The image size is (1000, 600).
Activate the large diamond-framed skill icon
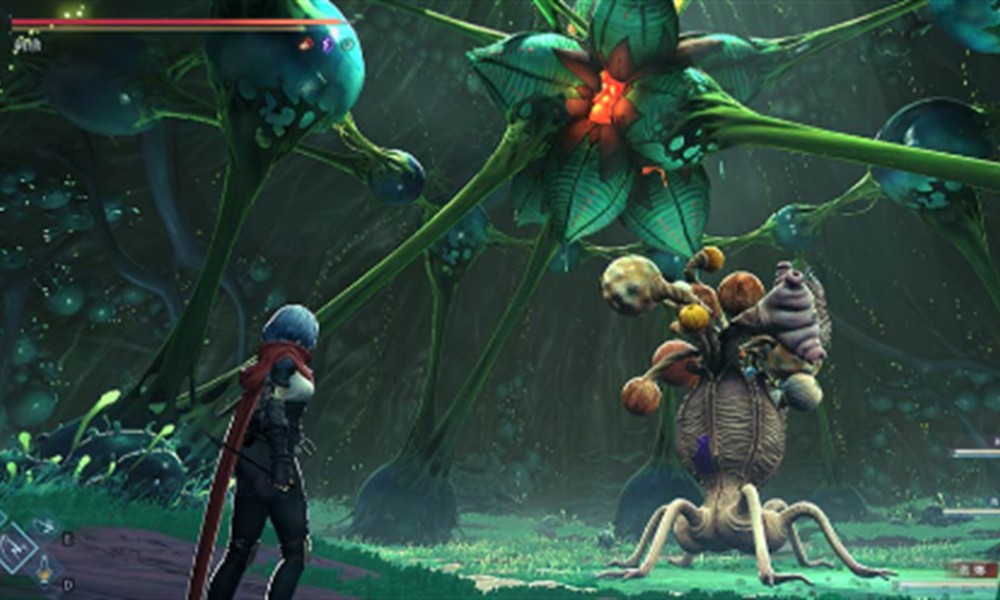[x=16, y=551]
